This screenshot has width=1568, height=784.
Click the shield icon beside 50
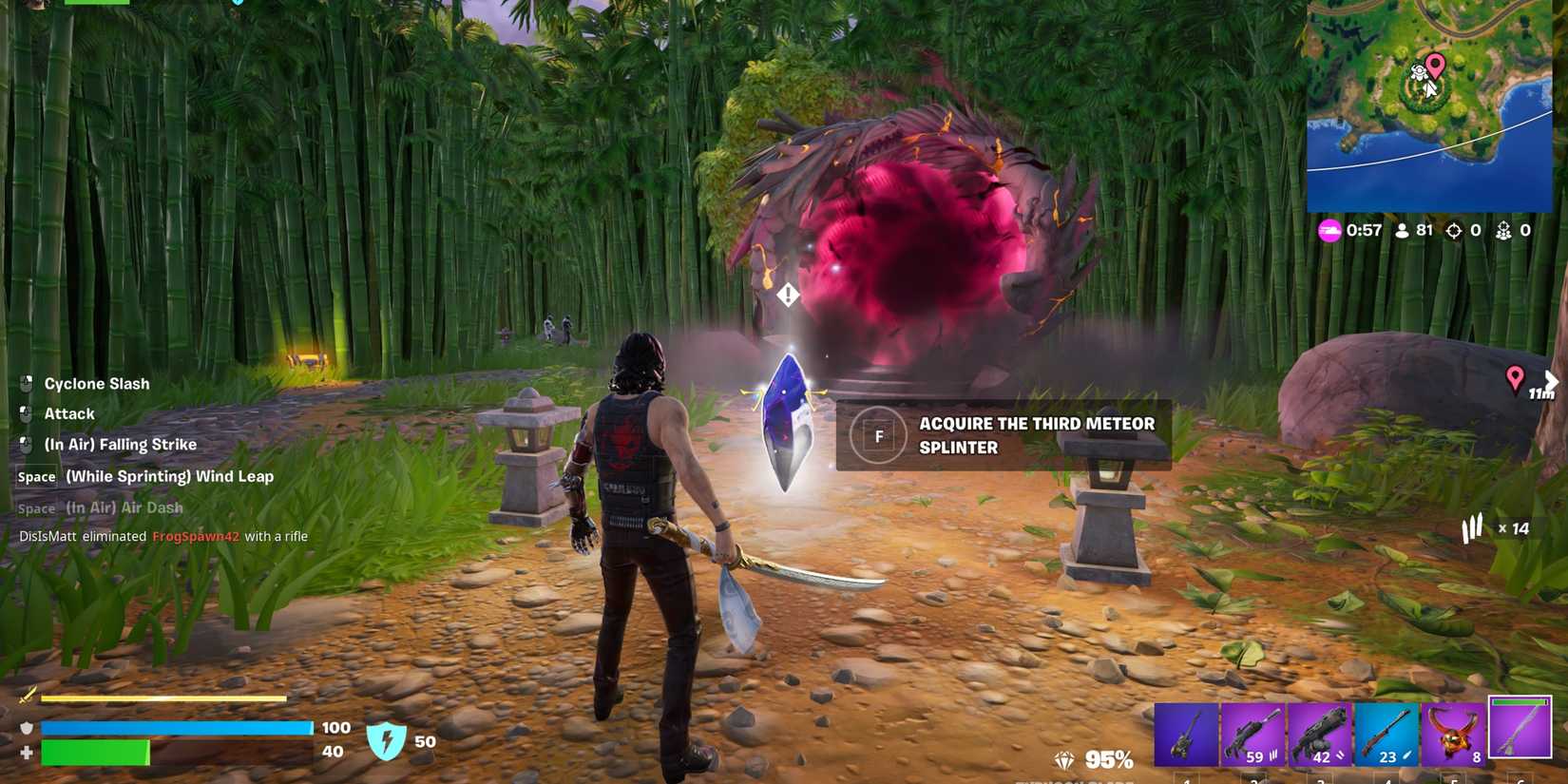[385, 741]
